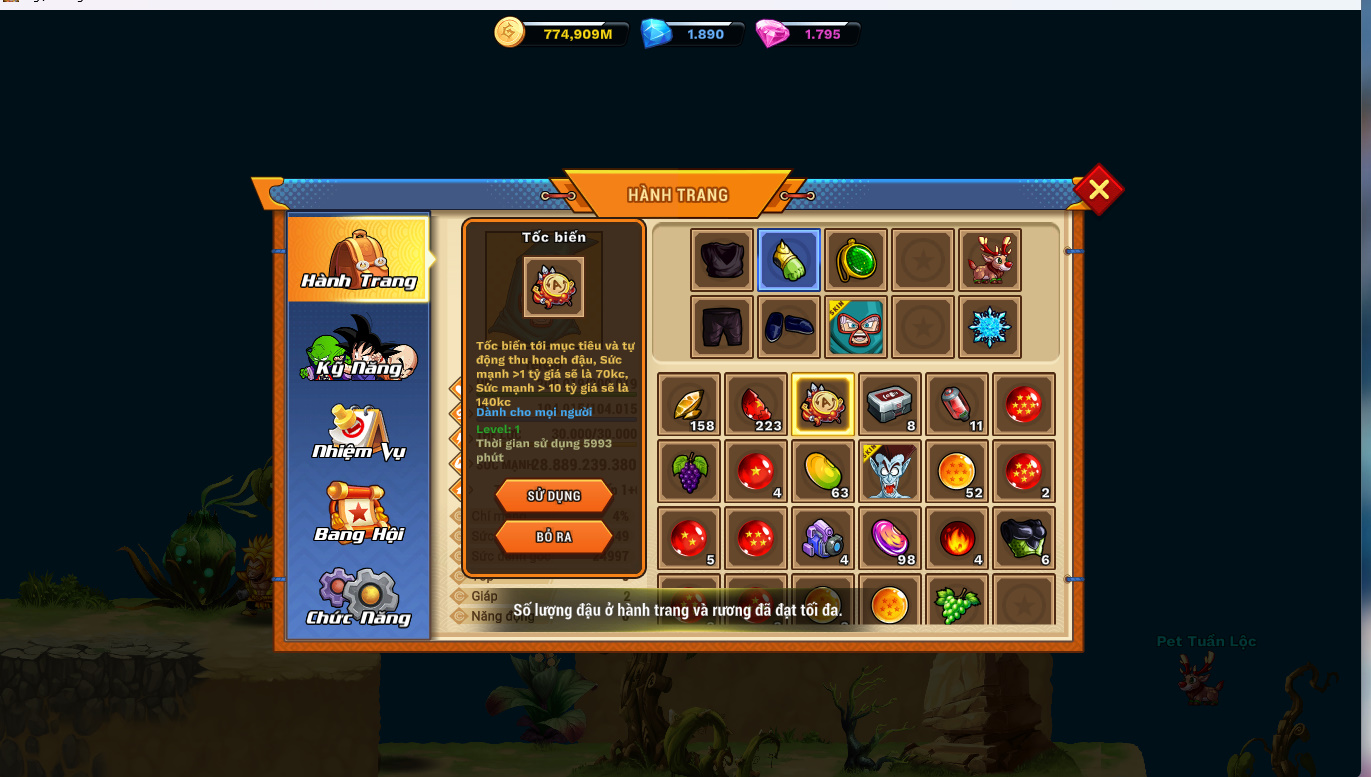Screen dimensions: 1371x777
Task: Select the flame orb stack of 4
Action: (957, 538)
